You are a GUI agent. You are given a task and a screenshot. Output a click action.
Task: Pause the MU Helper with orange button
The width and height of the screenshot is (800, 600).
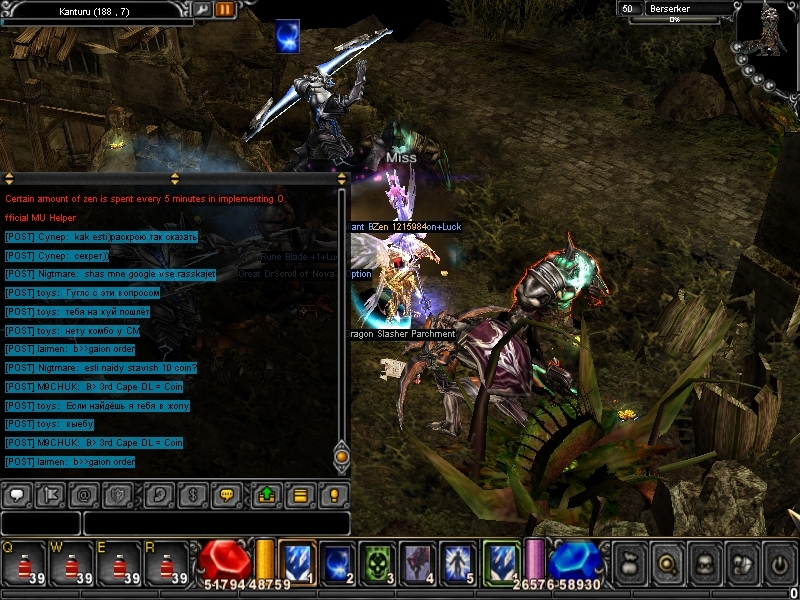click(224, 10)
